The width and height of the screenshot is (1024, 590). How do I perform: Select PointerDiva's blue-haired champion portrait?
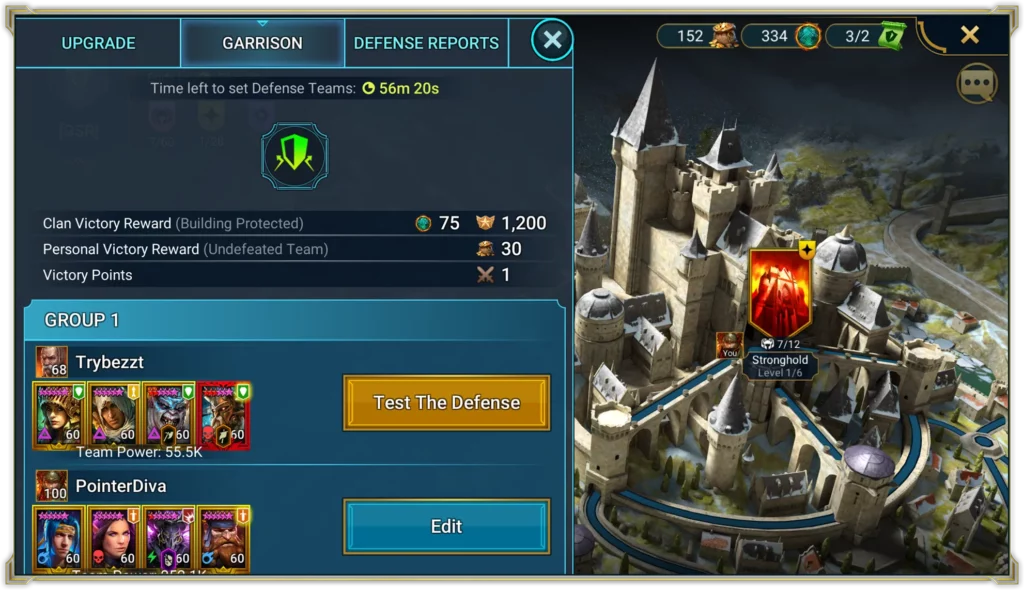coord(58,538)
